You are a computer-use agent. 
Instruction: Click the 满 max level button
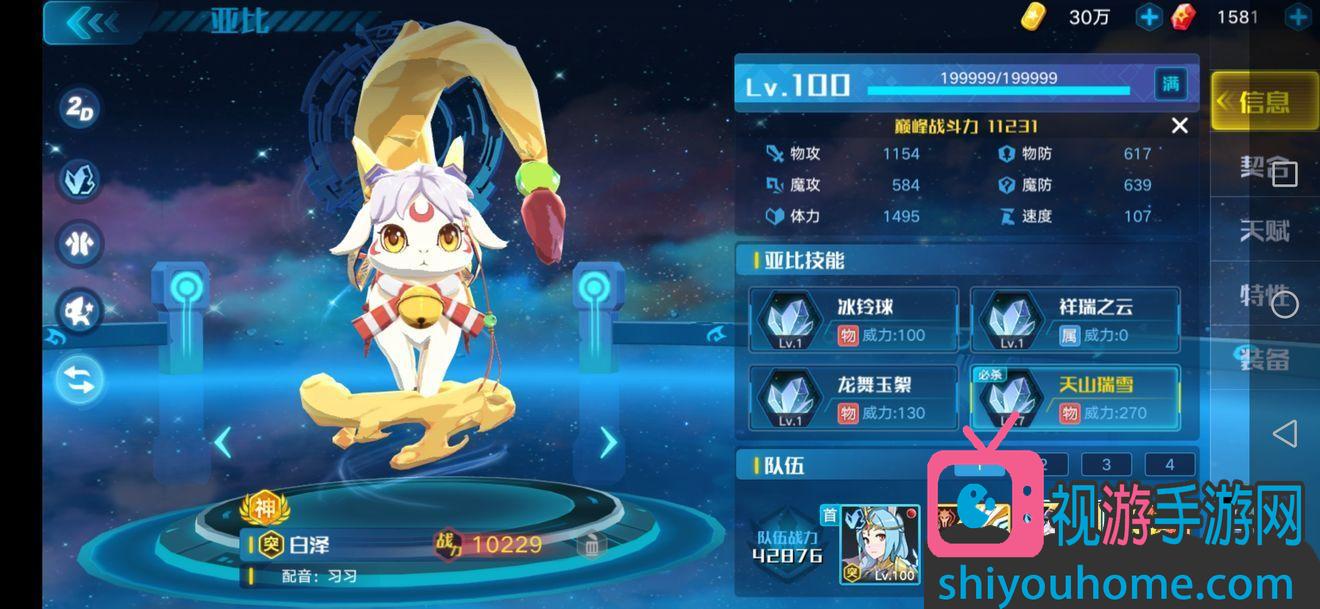[1170, 84]
